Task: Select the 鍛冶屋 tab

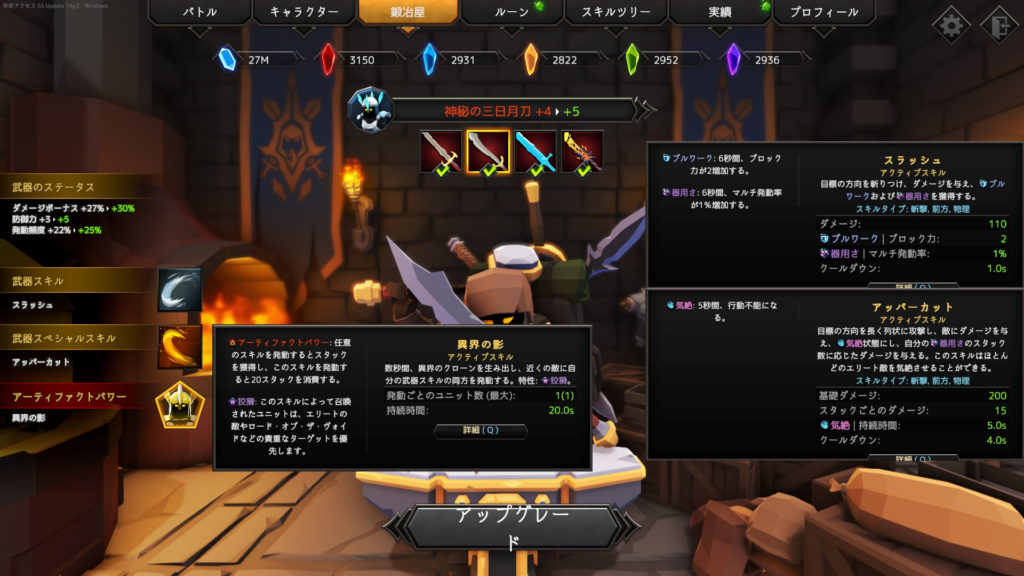Action: [408, 13]
